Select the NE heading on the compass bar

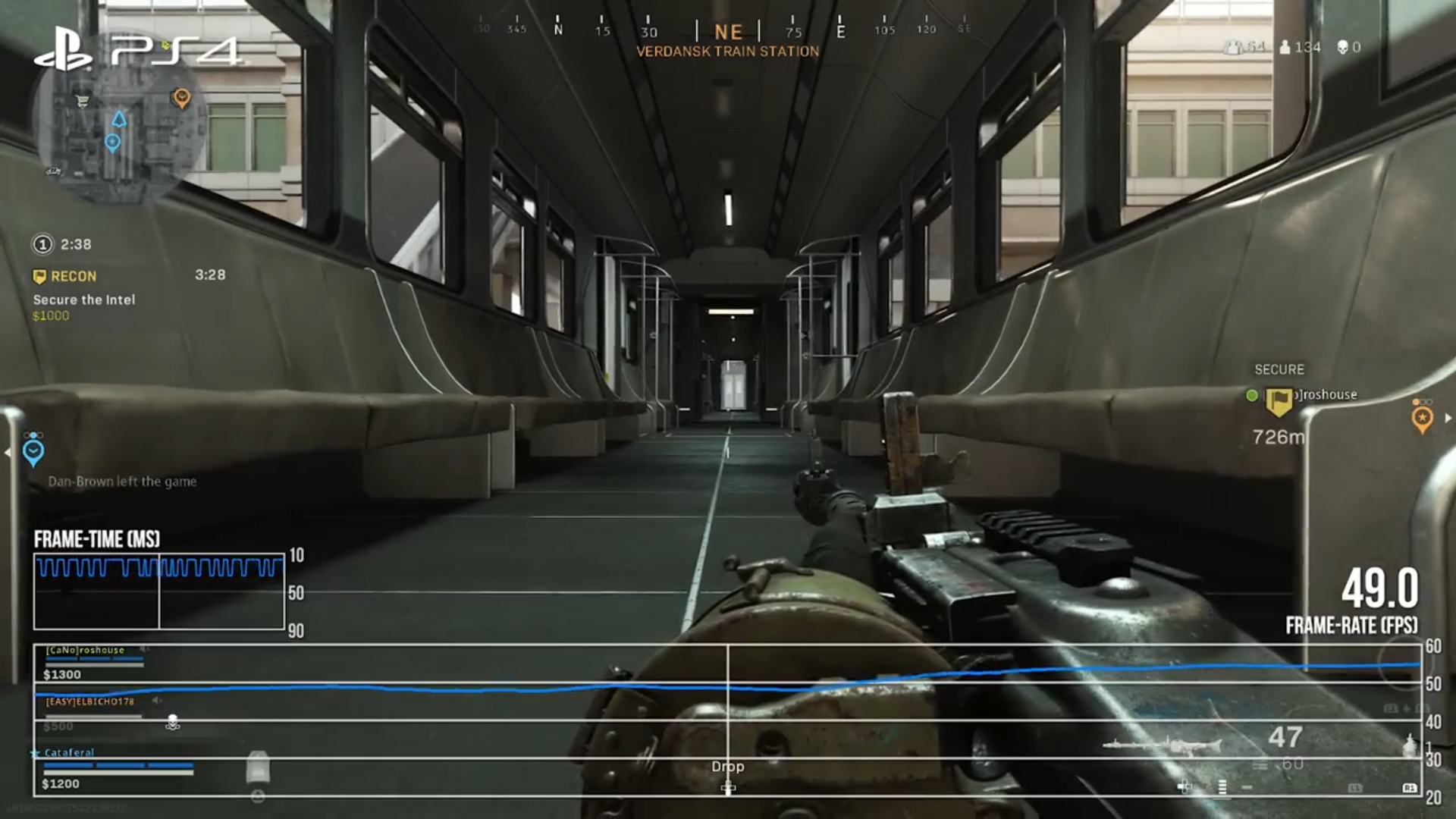pyautogui.click(x=727, y=32)
